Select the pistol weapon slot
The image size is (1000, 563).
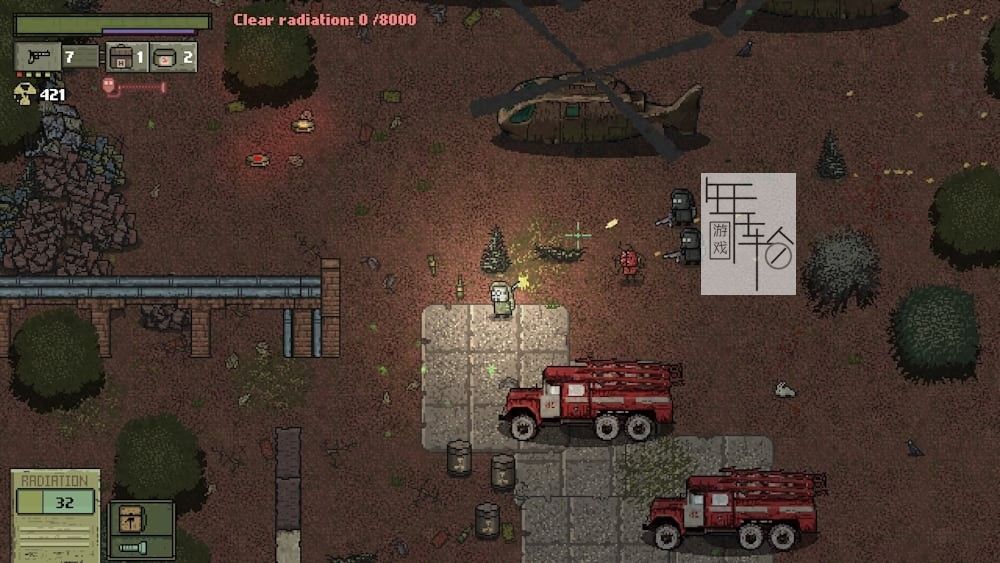38,57
